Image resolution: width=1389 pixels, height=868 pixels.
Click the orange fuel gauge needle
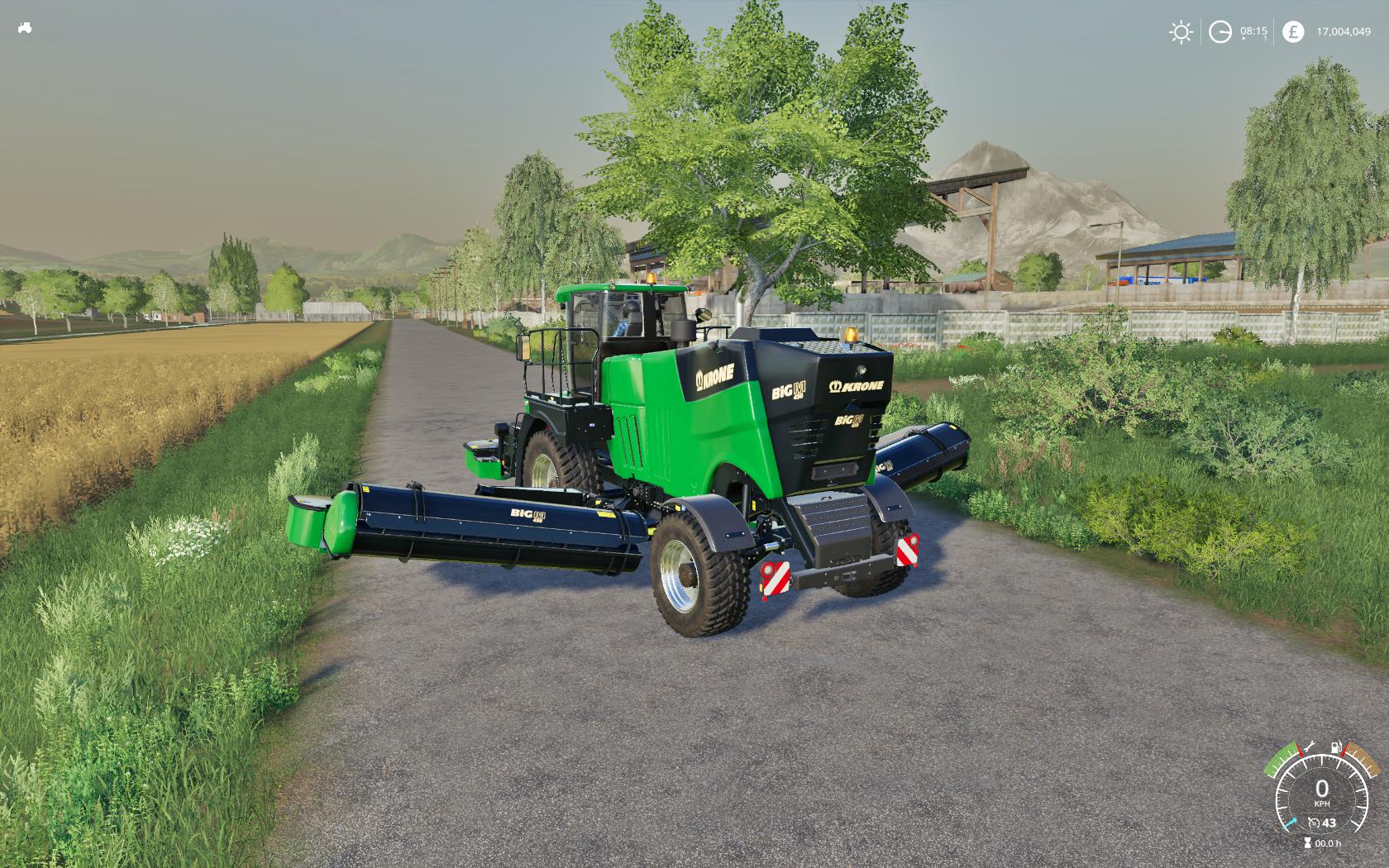point(1343,751)
